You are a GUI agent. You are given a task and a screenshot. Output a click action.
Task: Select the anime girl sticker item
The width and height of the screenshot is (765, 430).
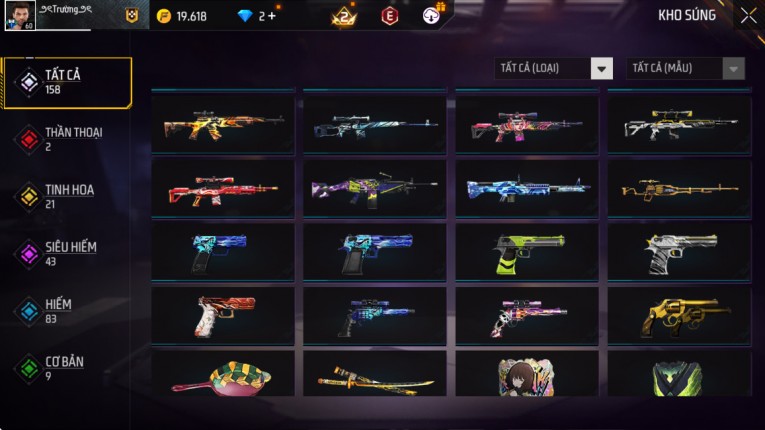pos(527,378)
